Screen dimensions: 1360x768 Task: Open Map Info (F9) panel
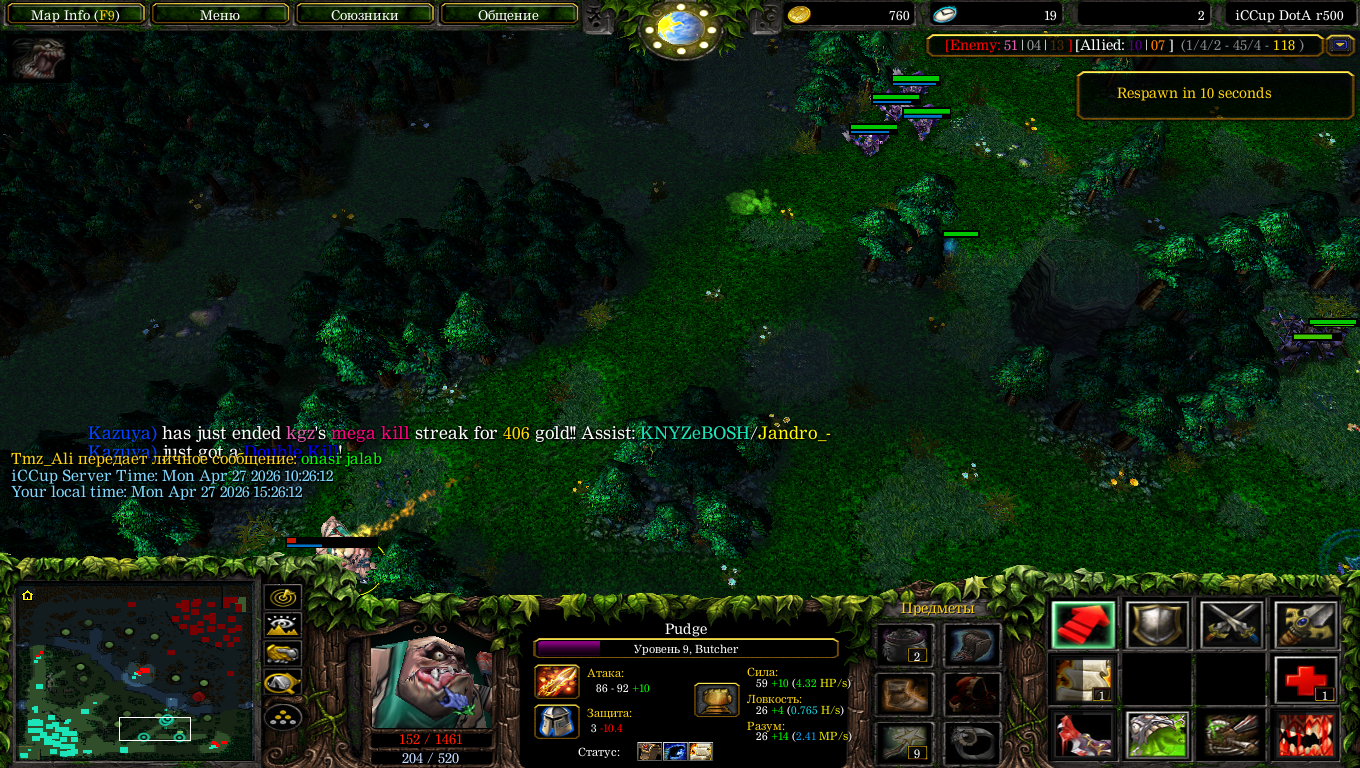pyautogui.click(x=75, y=15)
